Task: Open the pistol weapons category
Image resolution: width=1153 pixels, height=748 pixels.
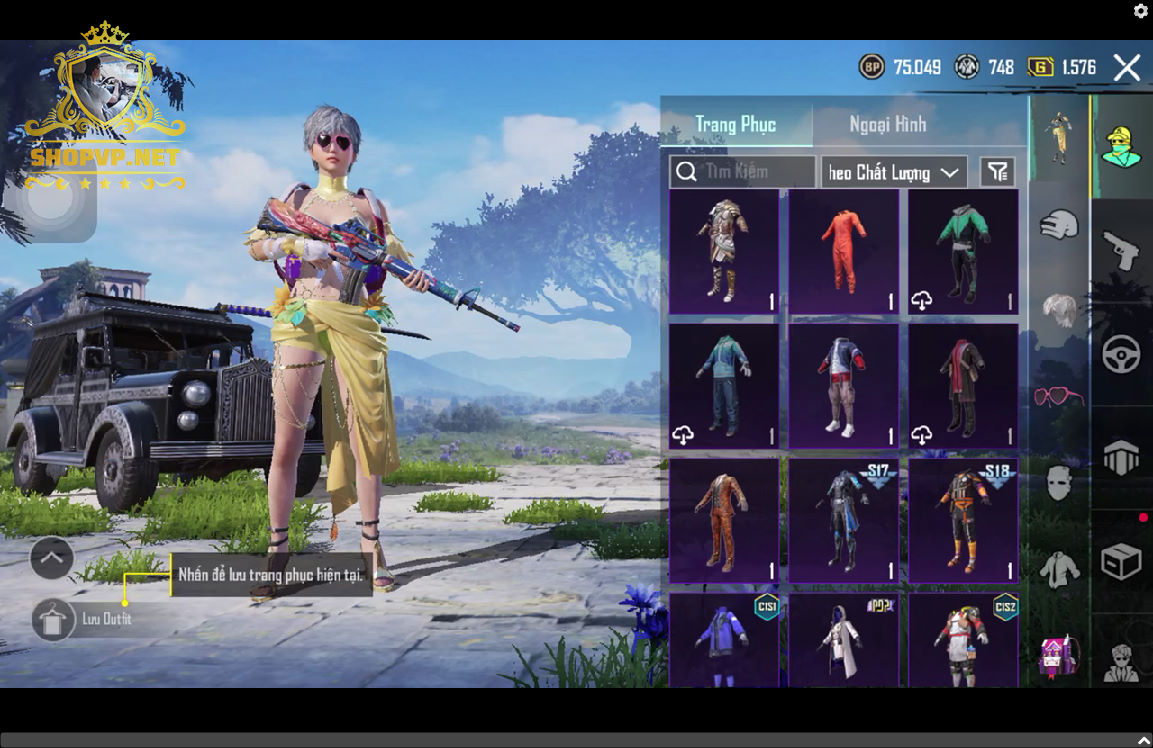Action: coord(1121,251)
